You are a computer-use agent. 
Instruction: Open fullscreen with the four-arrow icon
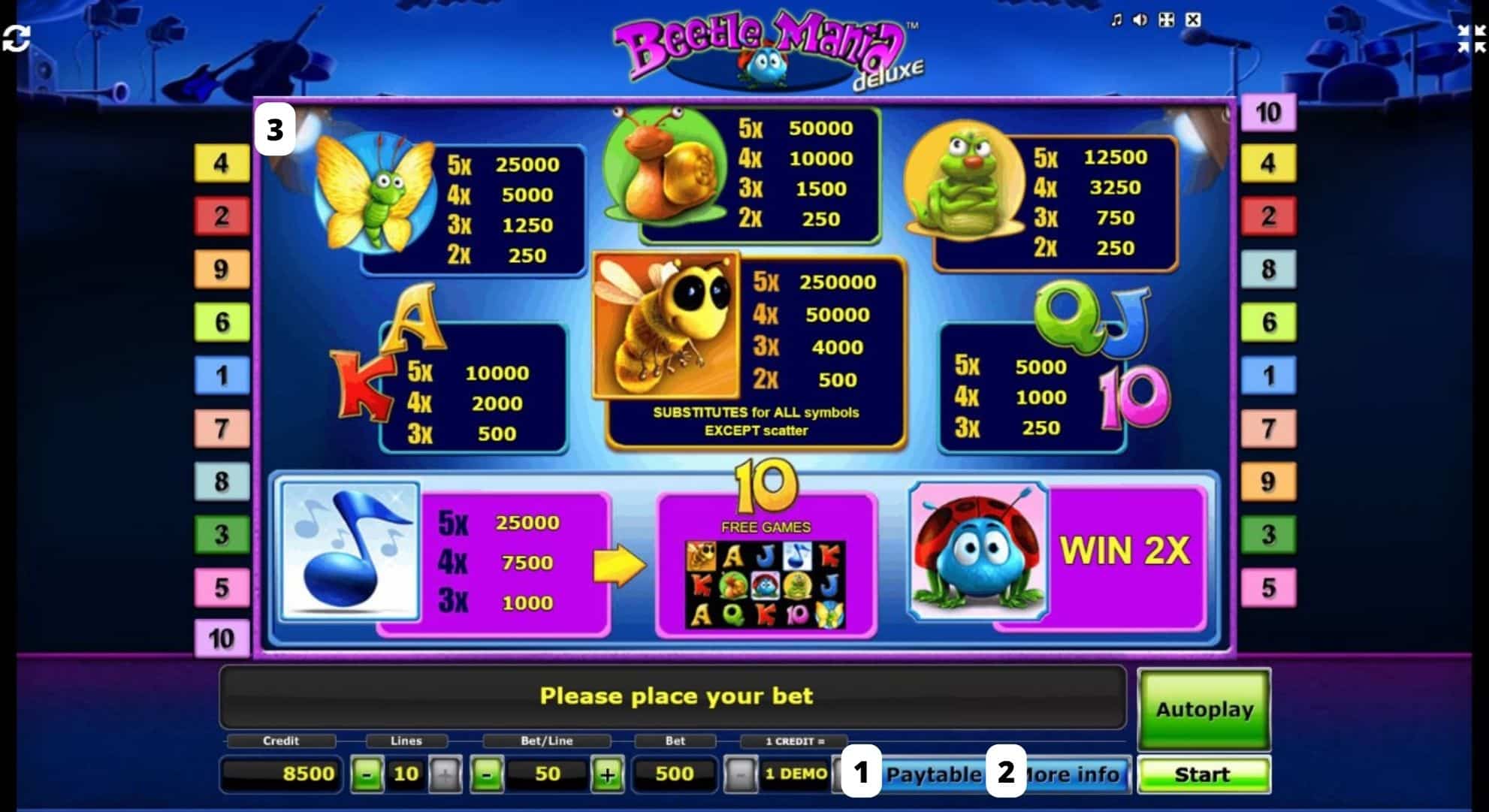pos(1167,19)
